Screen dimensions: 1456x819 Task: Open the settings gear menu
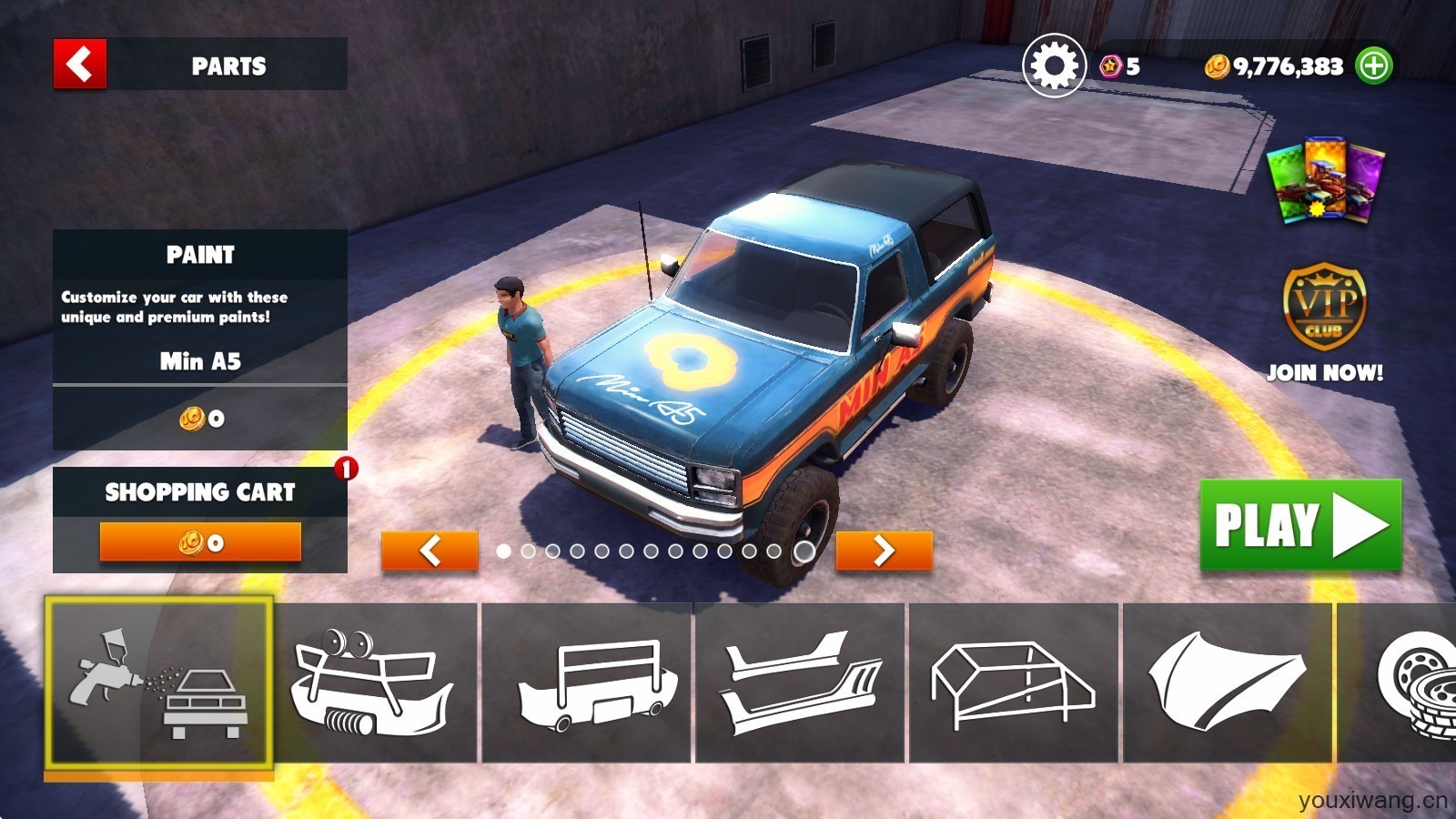1052,65
